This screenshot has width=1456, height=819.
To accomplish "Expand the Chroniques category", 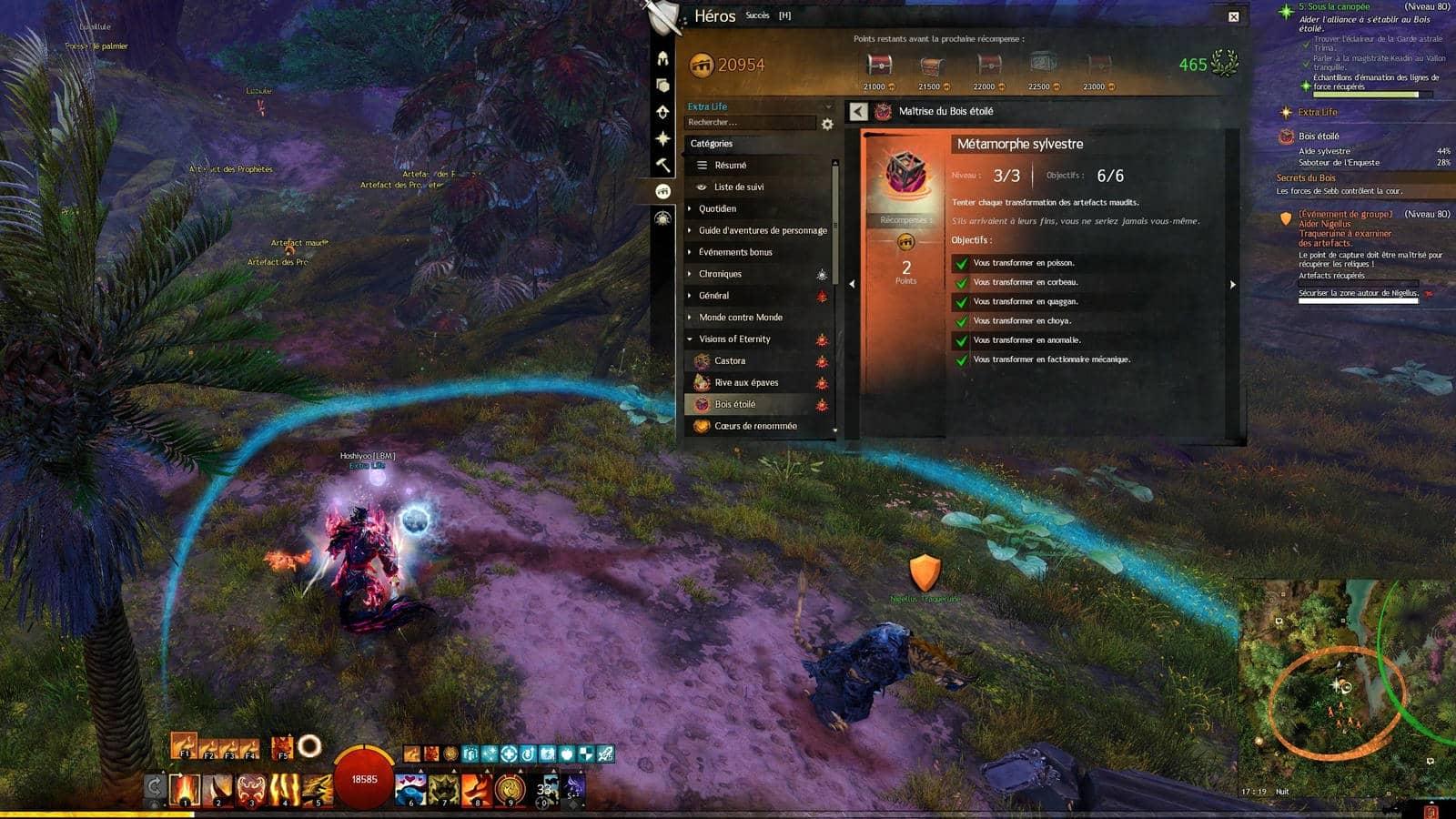I will point(720,274).
